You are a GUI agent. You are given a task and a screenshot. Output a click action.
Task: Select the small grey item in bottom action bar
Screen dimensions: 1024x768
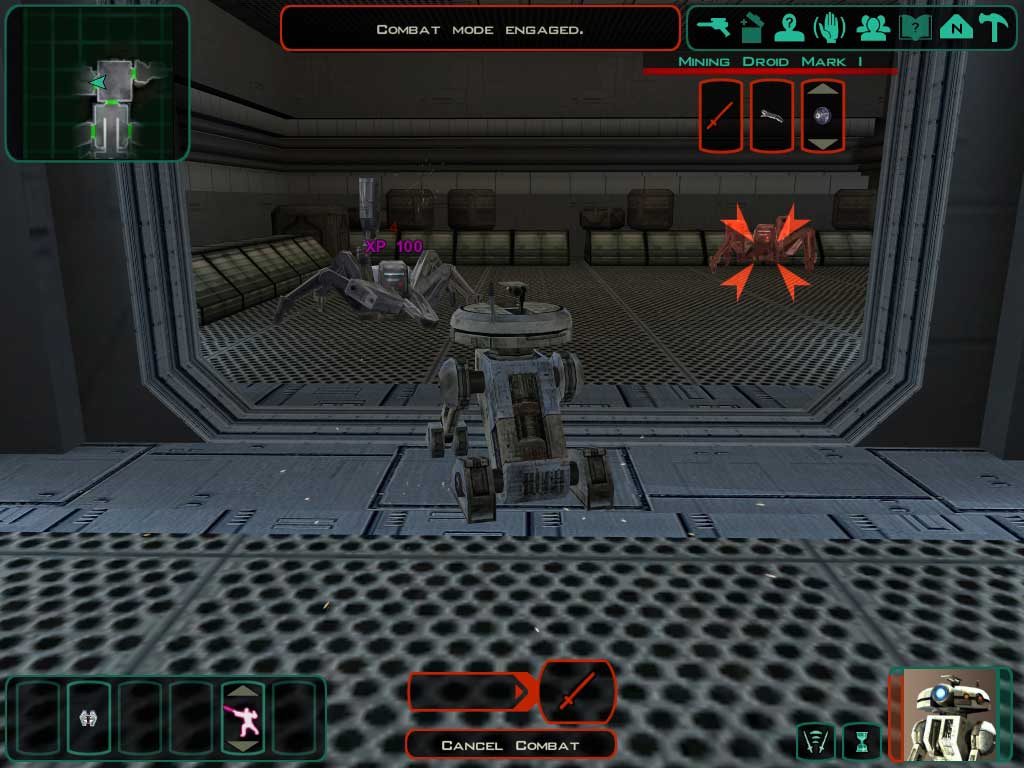(x=87, y=717)
